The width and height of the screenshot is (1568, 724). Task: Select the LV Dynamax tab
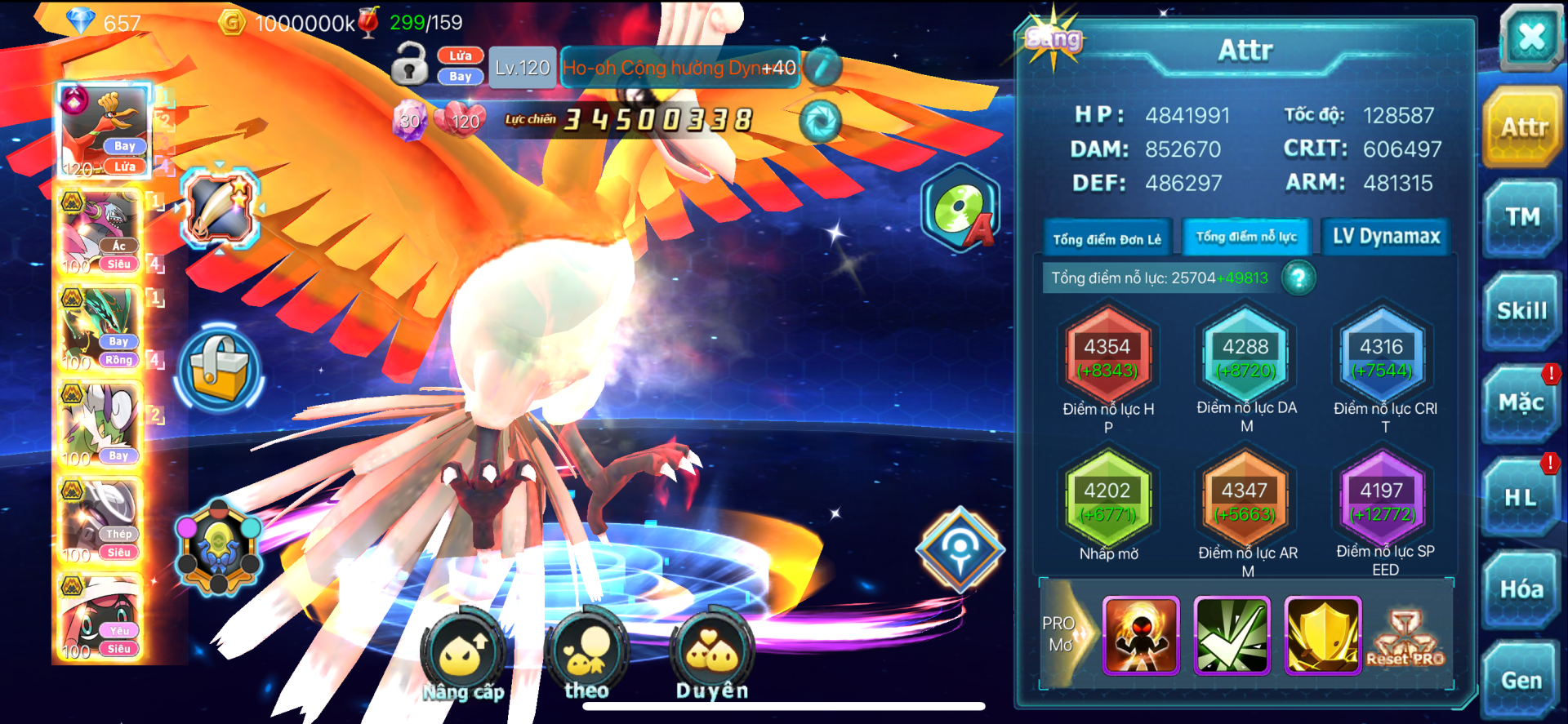tap(1386, 237)
